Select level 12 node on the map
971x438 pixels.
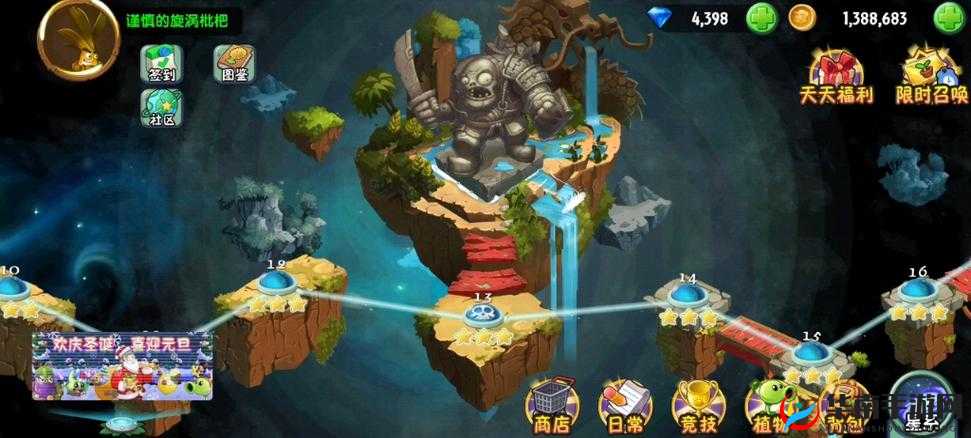point(277,283)
